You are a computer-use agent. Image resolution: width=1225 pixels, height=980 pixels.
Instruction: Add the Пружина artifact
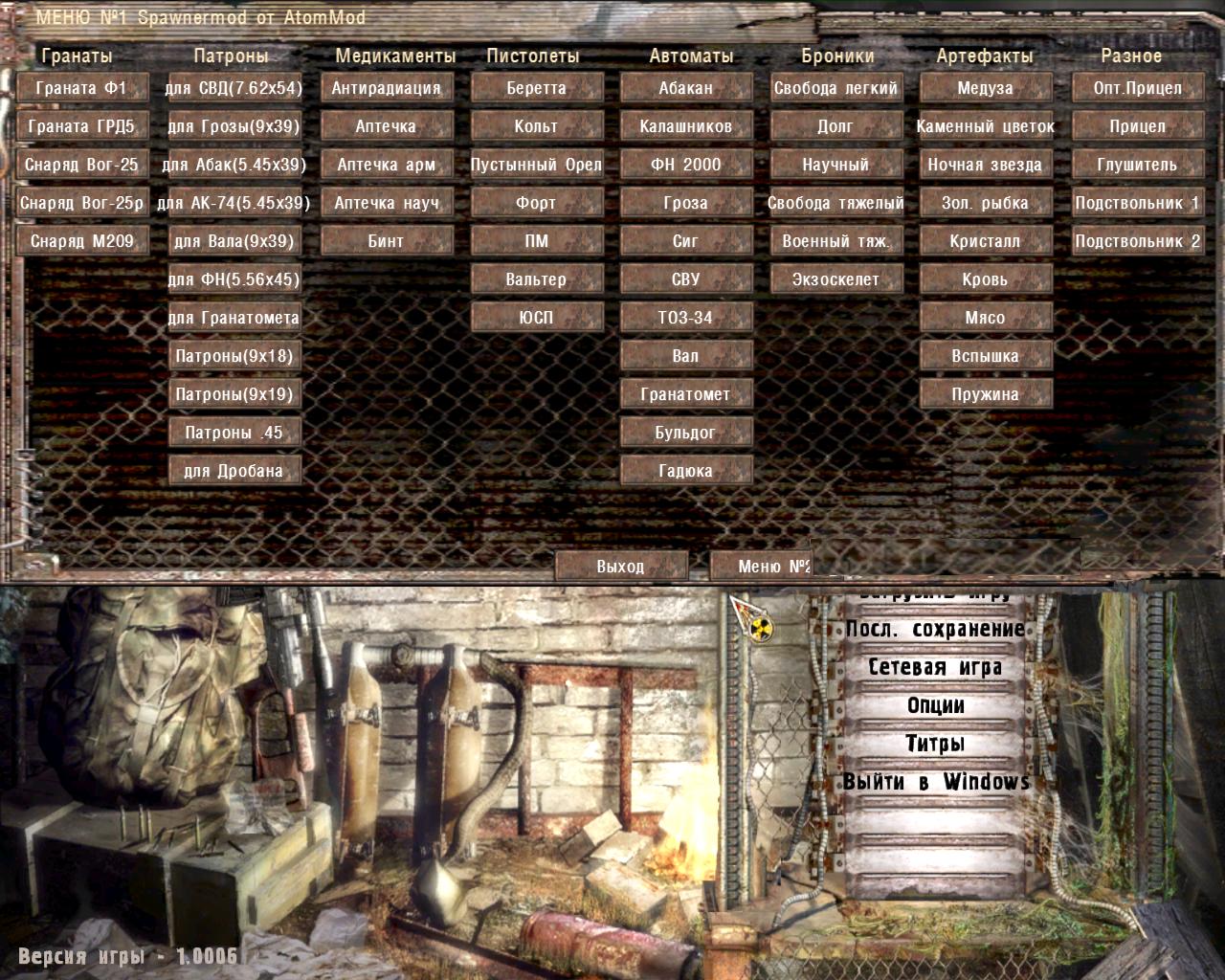[986, 393]
